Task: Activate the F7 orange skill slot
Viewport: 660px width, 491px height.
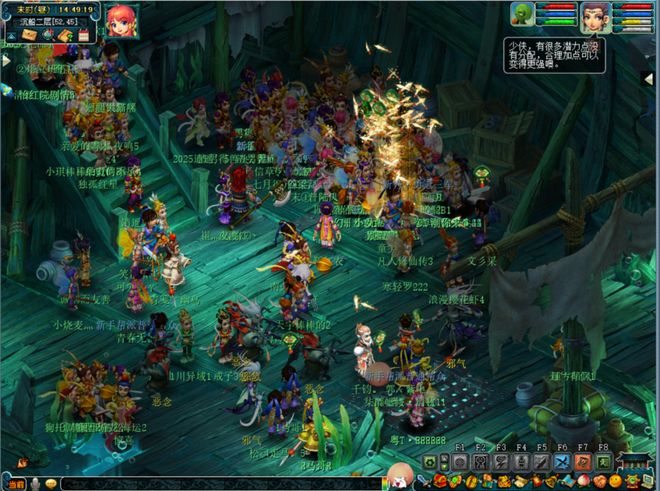Action: point(583,462)
